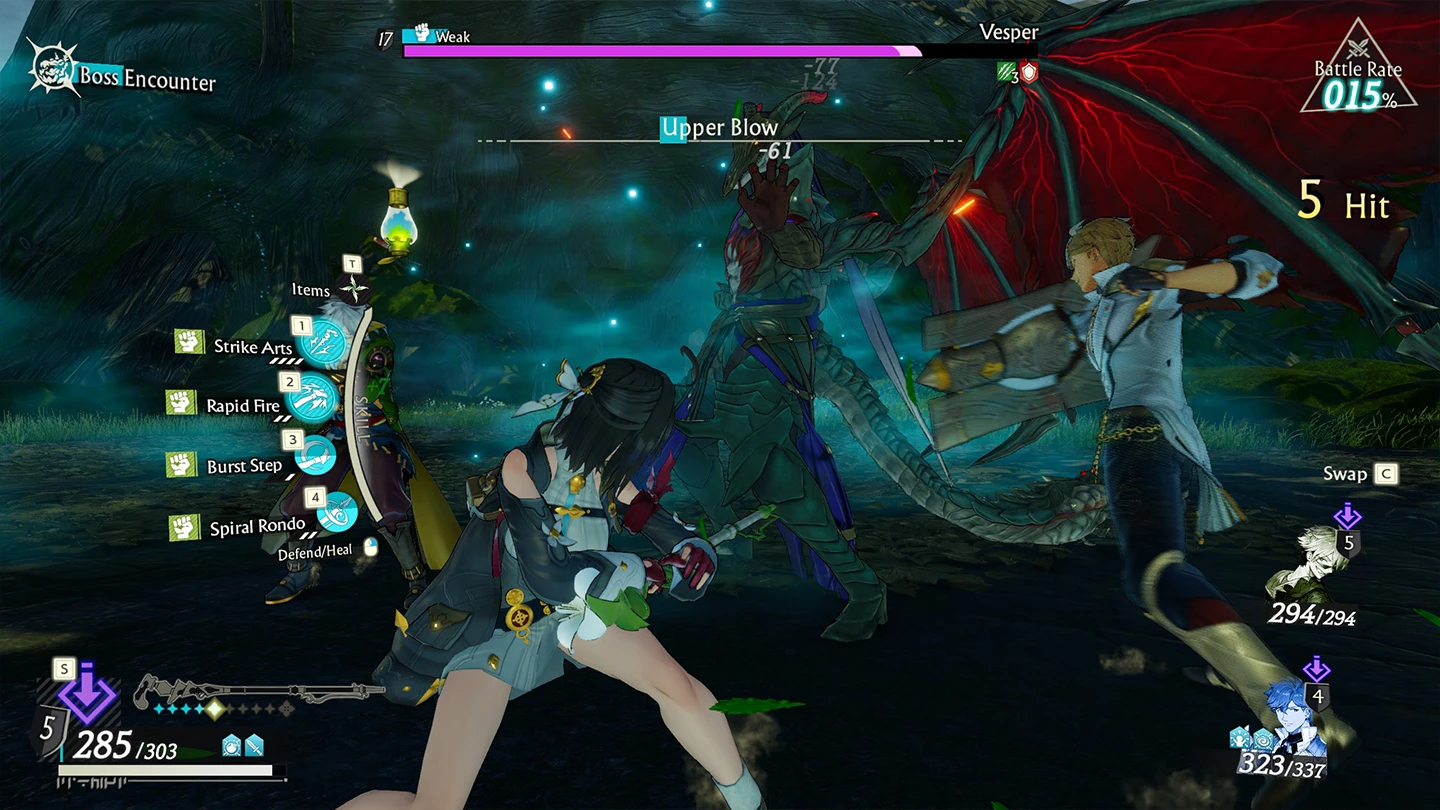Open the Items menu
Viewport: 1440px width, 810px height.
(x=352, y=290)
